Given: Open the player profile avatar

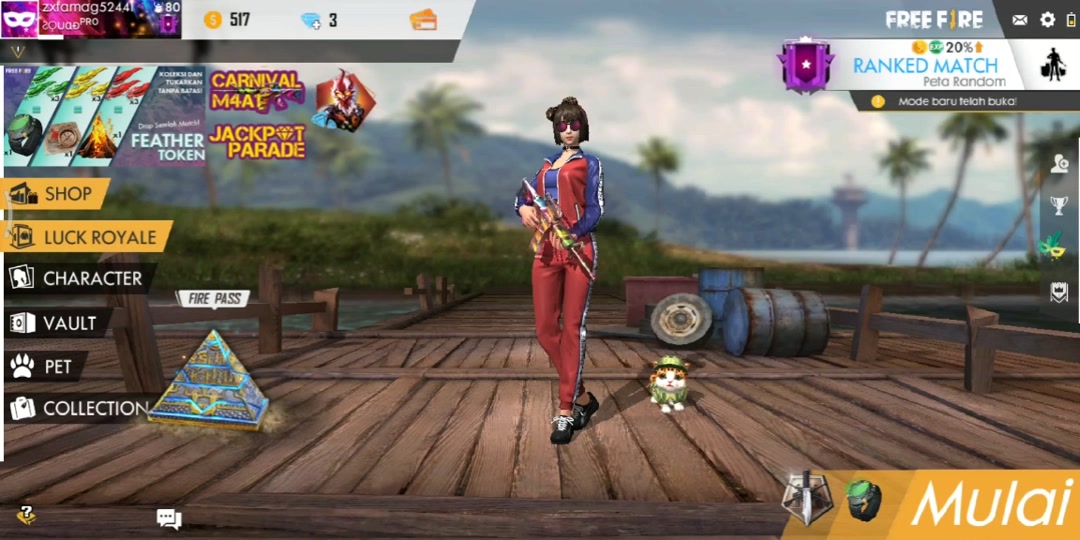Looking at the screenshot, I should click(x=20, y=19).
